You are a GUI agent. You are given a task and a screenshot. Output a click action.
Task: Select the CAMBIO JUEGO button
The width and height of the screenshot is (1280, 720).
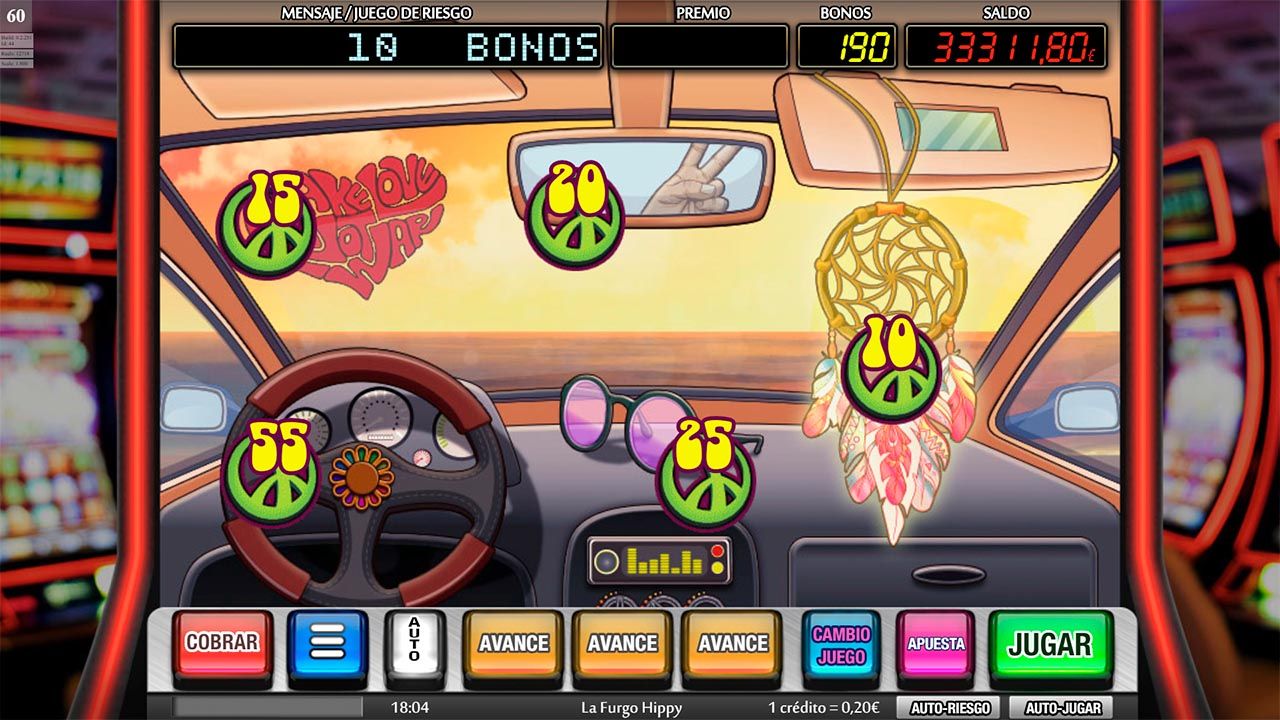tap(841, 645)
